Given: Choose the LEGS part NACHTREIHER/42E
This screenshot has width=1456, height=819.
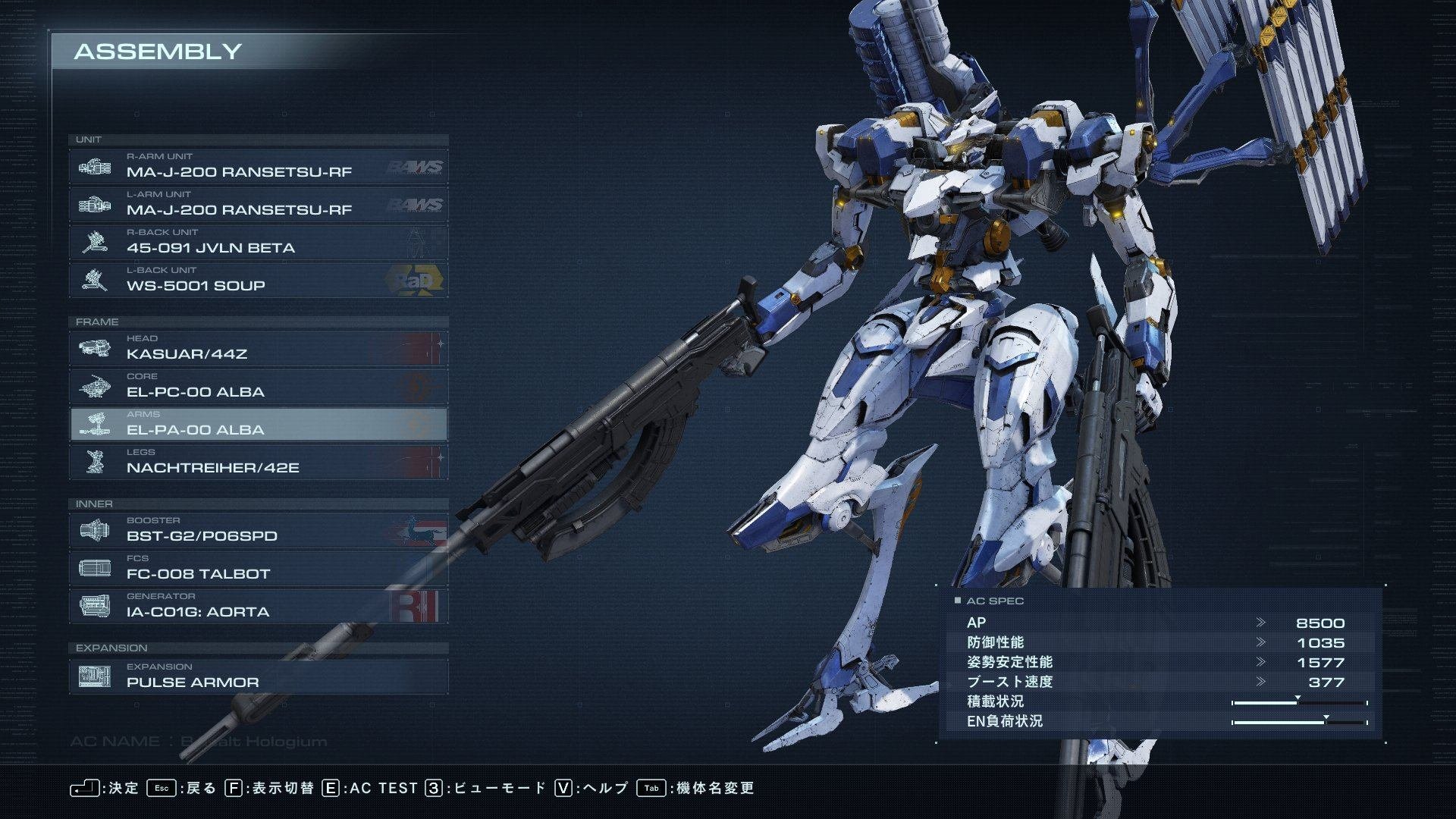Looking at the screenshot, I should 258,462.
